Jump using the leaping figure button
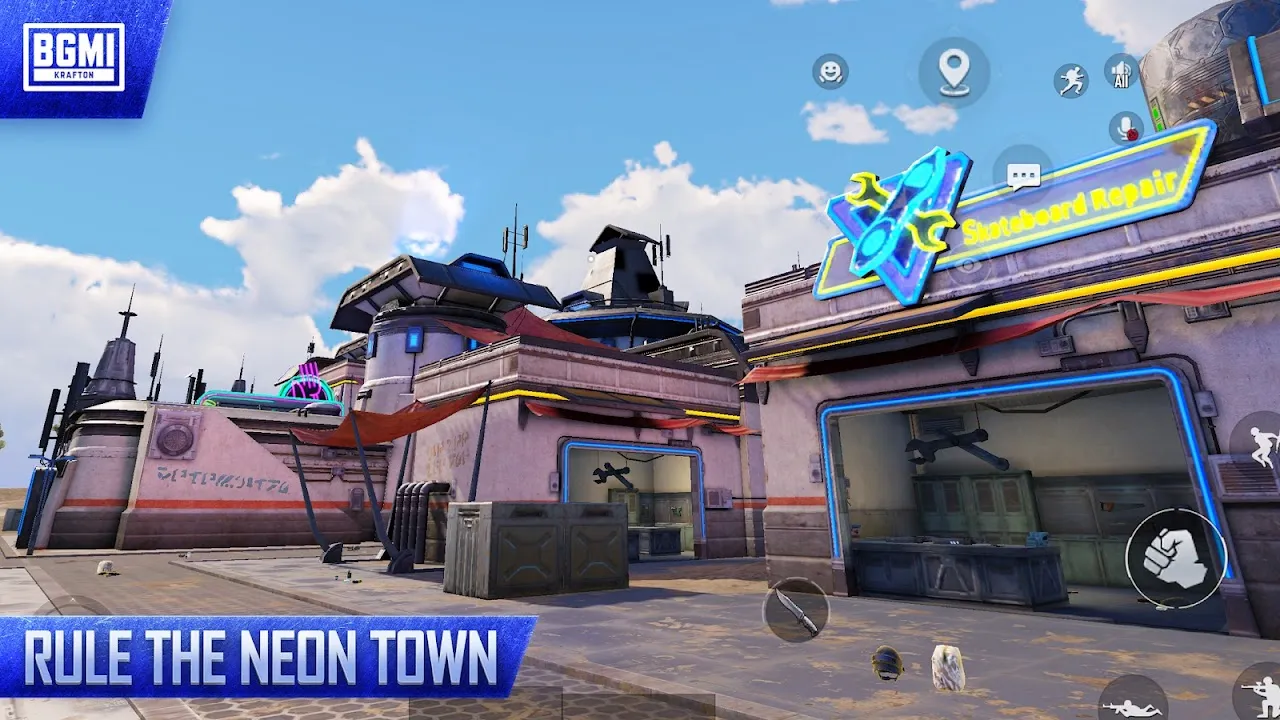 pyautogui.click(x=1262, y=443)
